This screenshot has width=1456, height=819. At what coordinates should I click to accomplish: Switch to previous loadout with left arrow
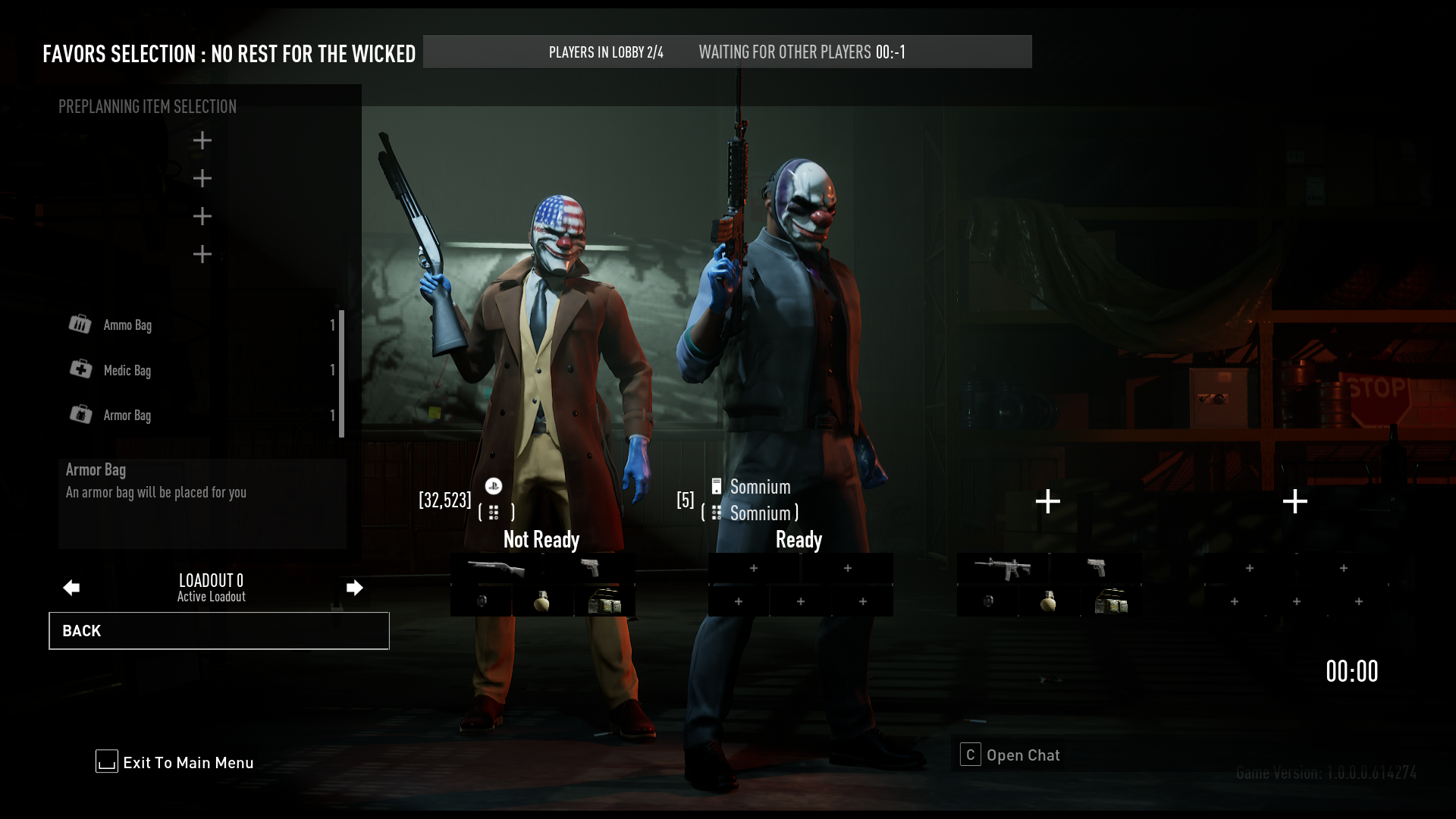pos(71,587)
